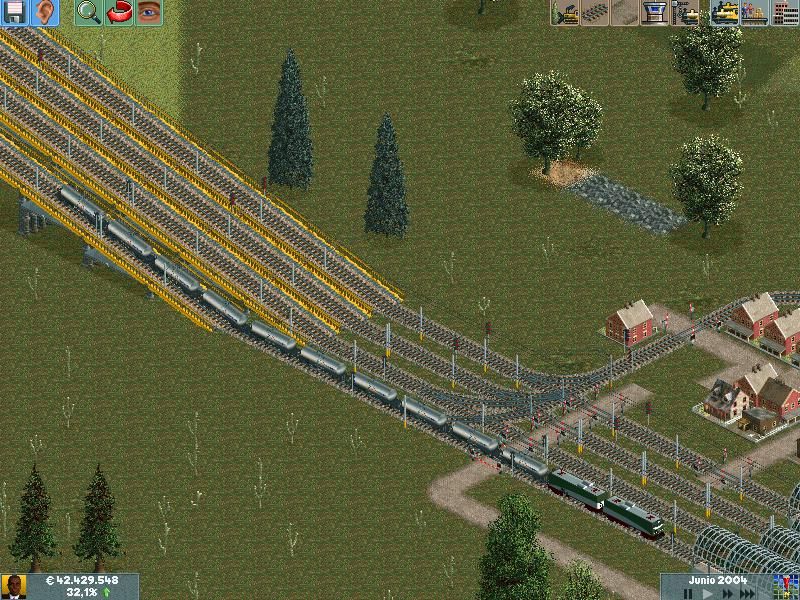Click the red rotate view arrow
This screenshot has width=800, height=600.
click(x=119, y=13)
